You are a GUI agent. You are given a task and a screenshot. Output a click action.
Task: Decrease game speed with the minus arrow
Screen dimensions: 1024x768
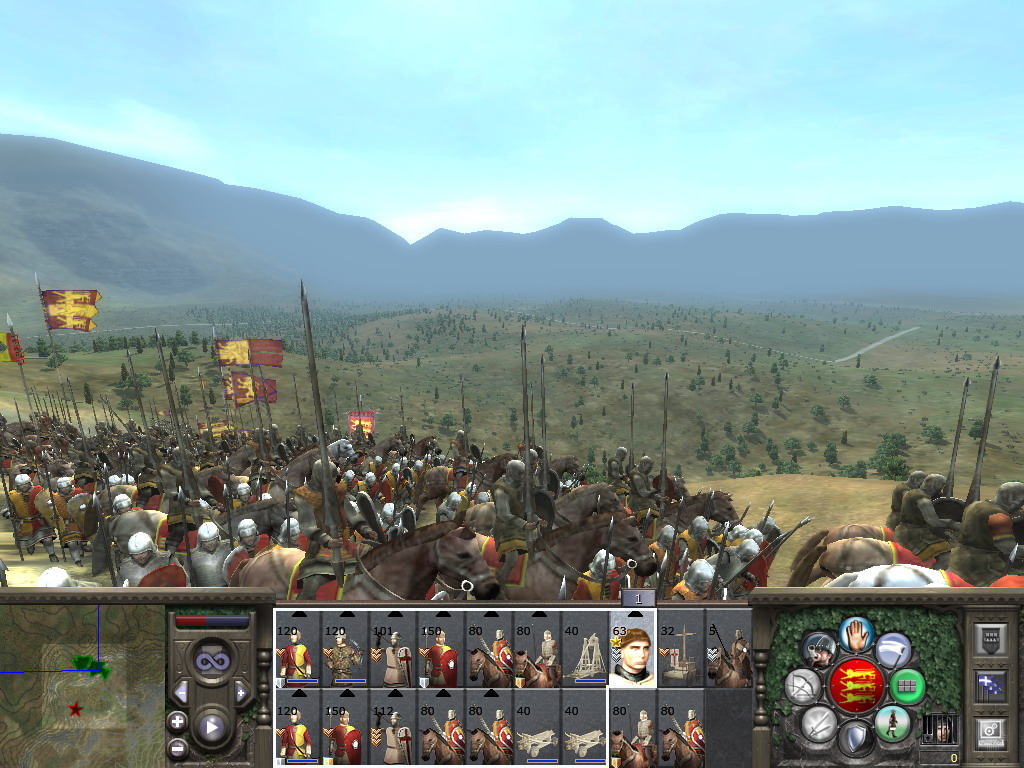click(182, 692)
